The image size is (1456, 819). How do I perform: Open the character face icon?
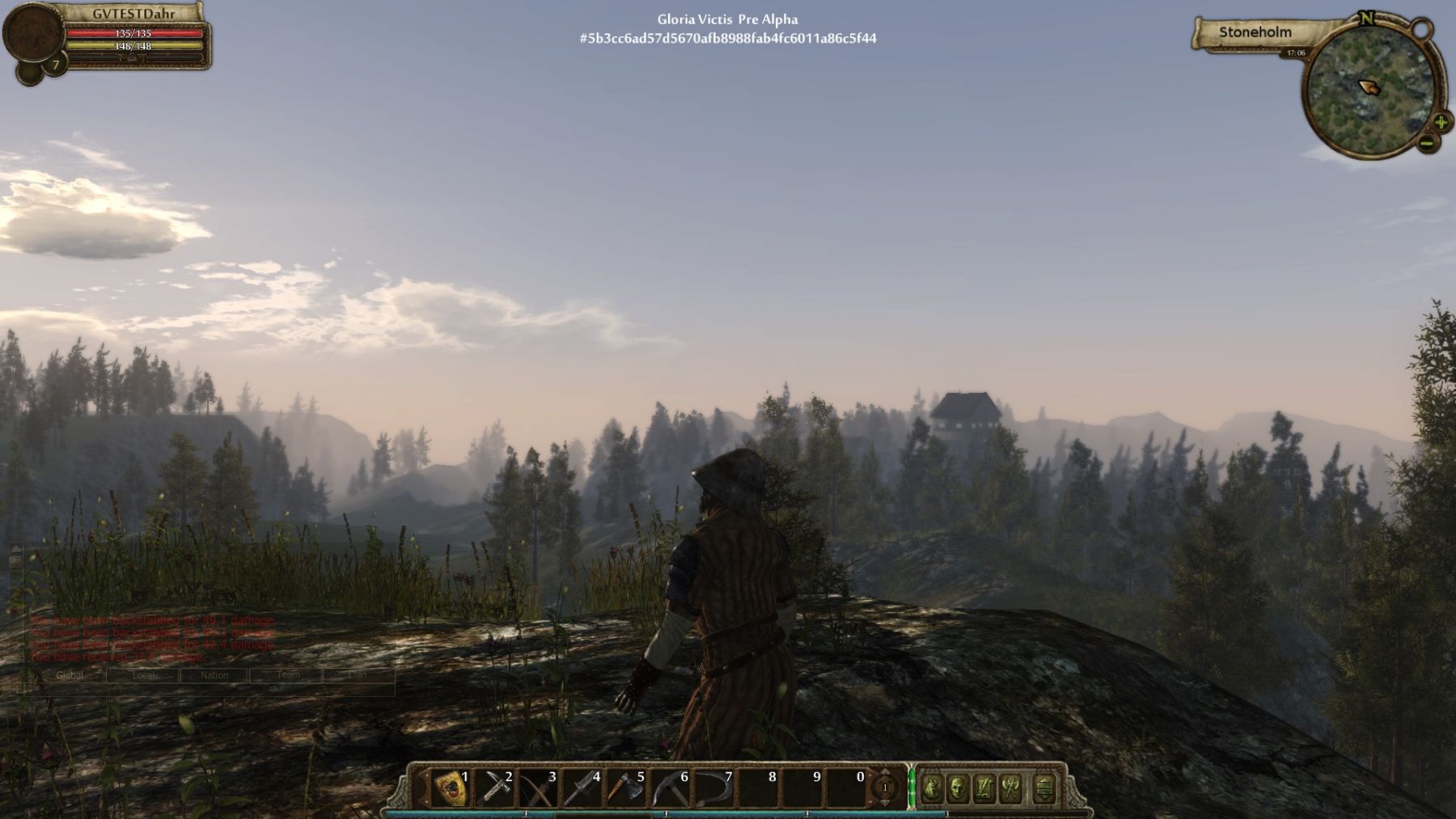point(958,788)
